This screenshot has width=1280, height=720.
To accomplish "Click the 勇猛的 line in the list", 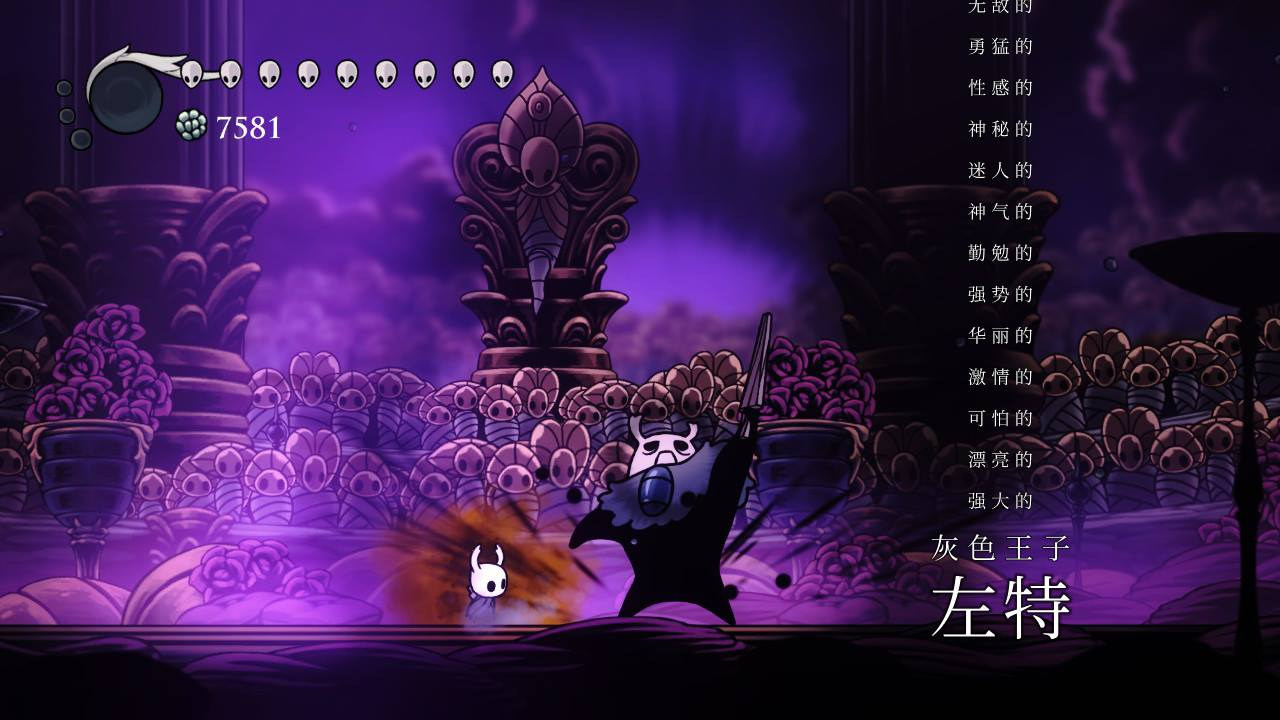I will pos(1000,48).
